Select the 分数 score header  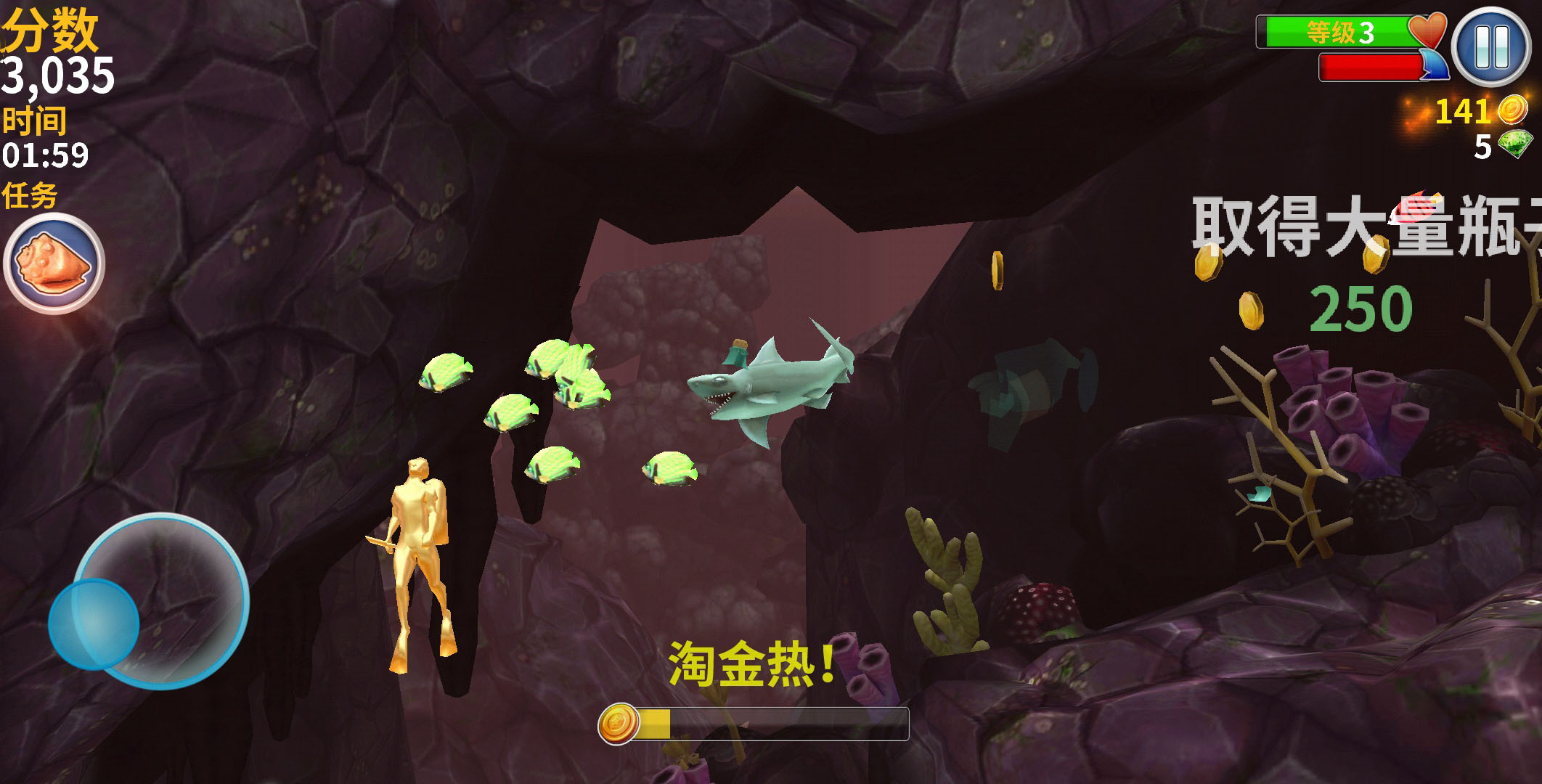click(x=47, y=30)
